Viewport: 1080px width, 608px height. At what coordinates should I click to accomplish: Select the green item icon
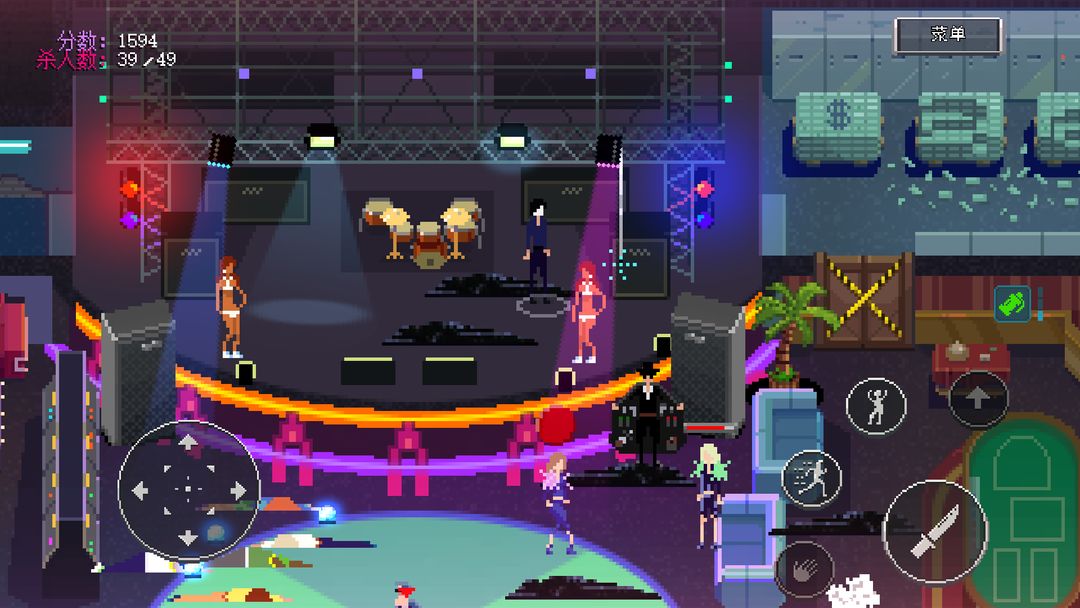coord(1012,303)
